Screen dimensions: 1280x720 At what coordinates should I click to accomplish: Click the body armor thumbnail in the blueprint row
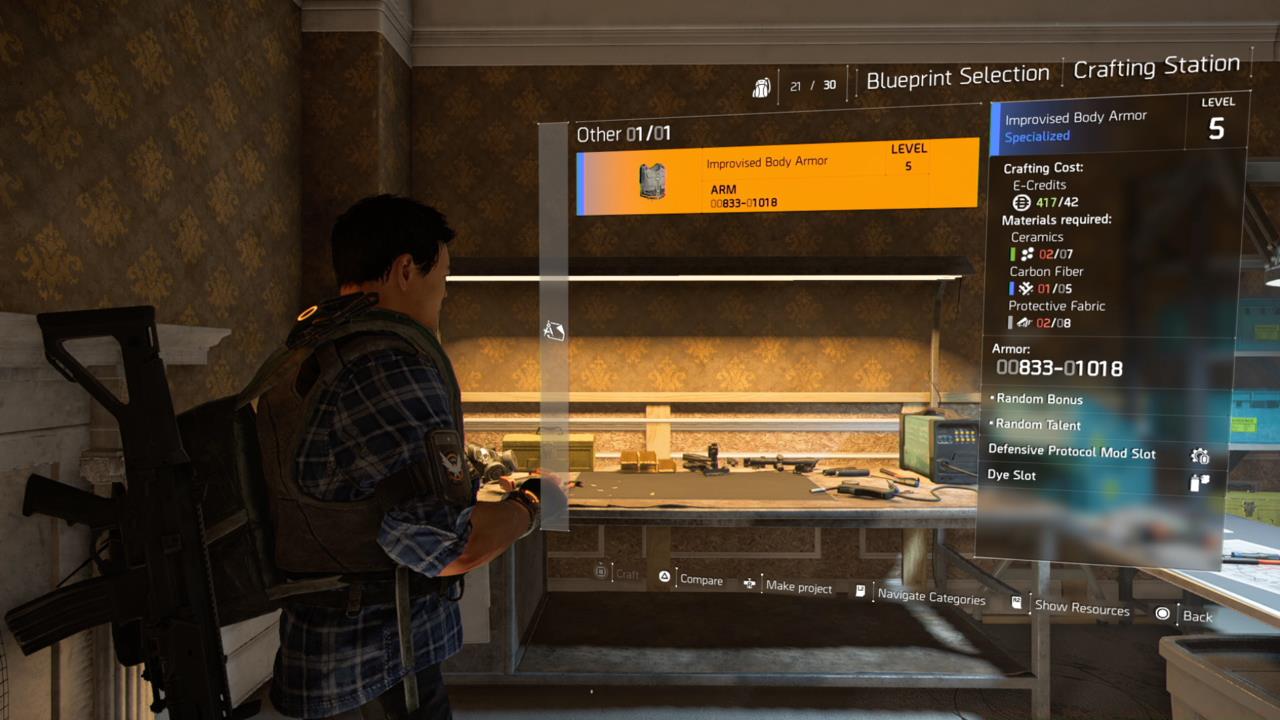pos(651,182)
